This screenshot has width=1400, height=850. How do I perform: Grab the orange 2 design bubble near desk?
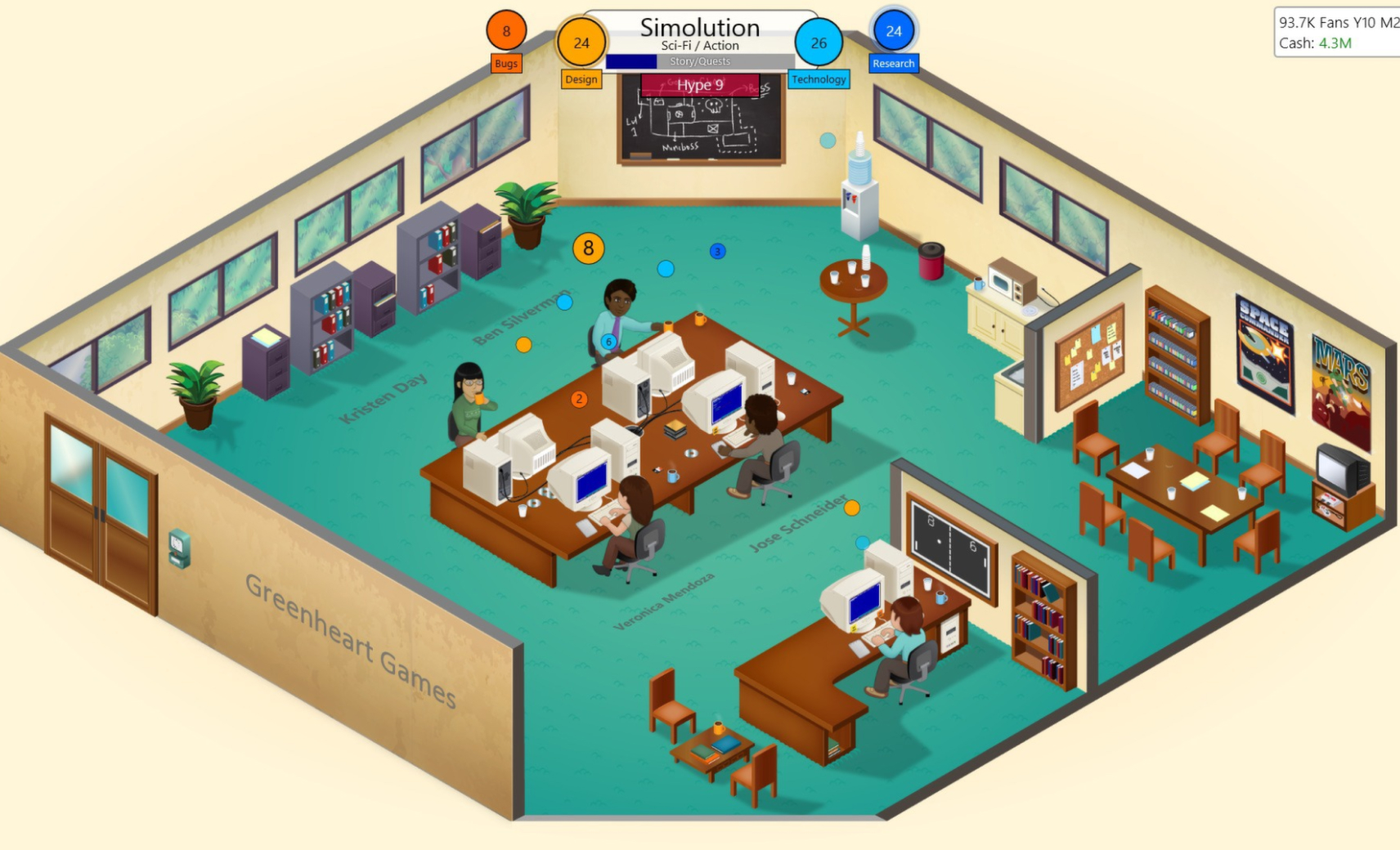point(579,398)
